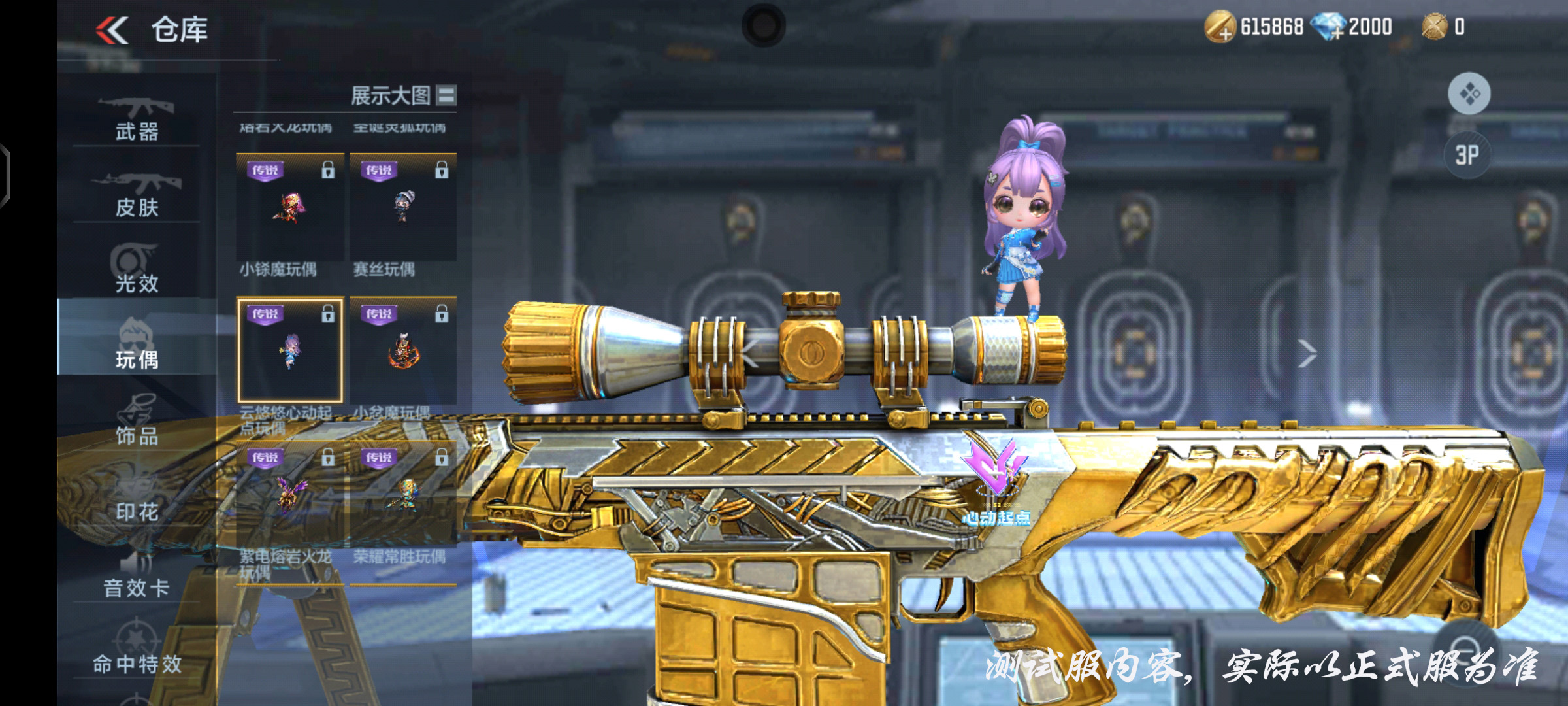Switch to the 武器 tab
The height and width of the screenshot is (706, 1568).
click(137, 120)
